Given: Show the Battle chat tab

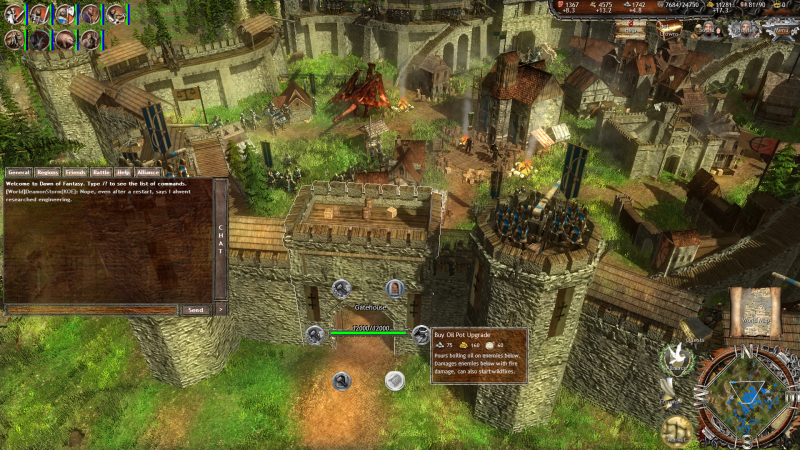Looking at the screenshot, I should 102,172.
